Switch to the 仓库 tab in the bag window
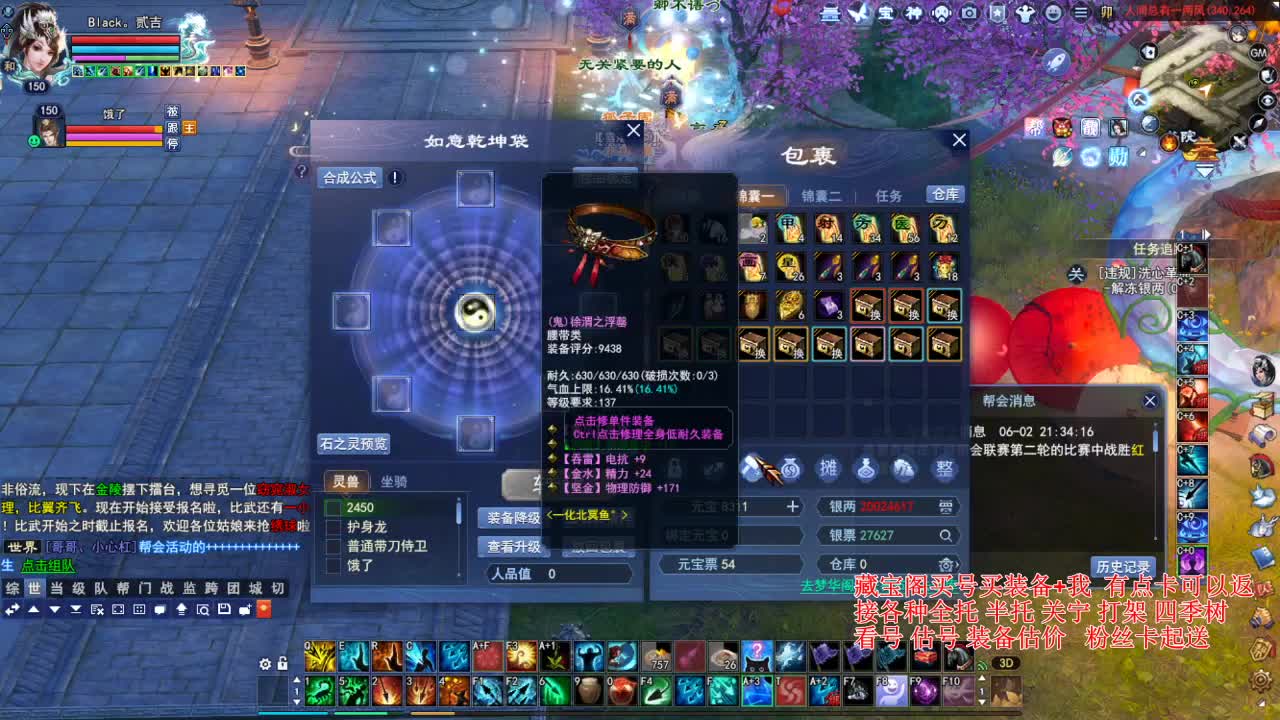The height and width of the screenshot is (720, 1280). pyautogui.click(x=944, y=194)
